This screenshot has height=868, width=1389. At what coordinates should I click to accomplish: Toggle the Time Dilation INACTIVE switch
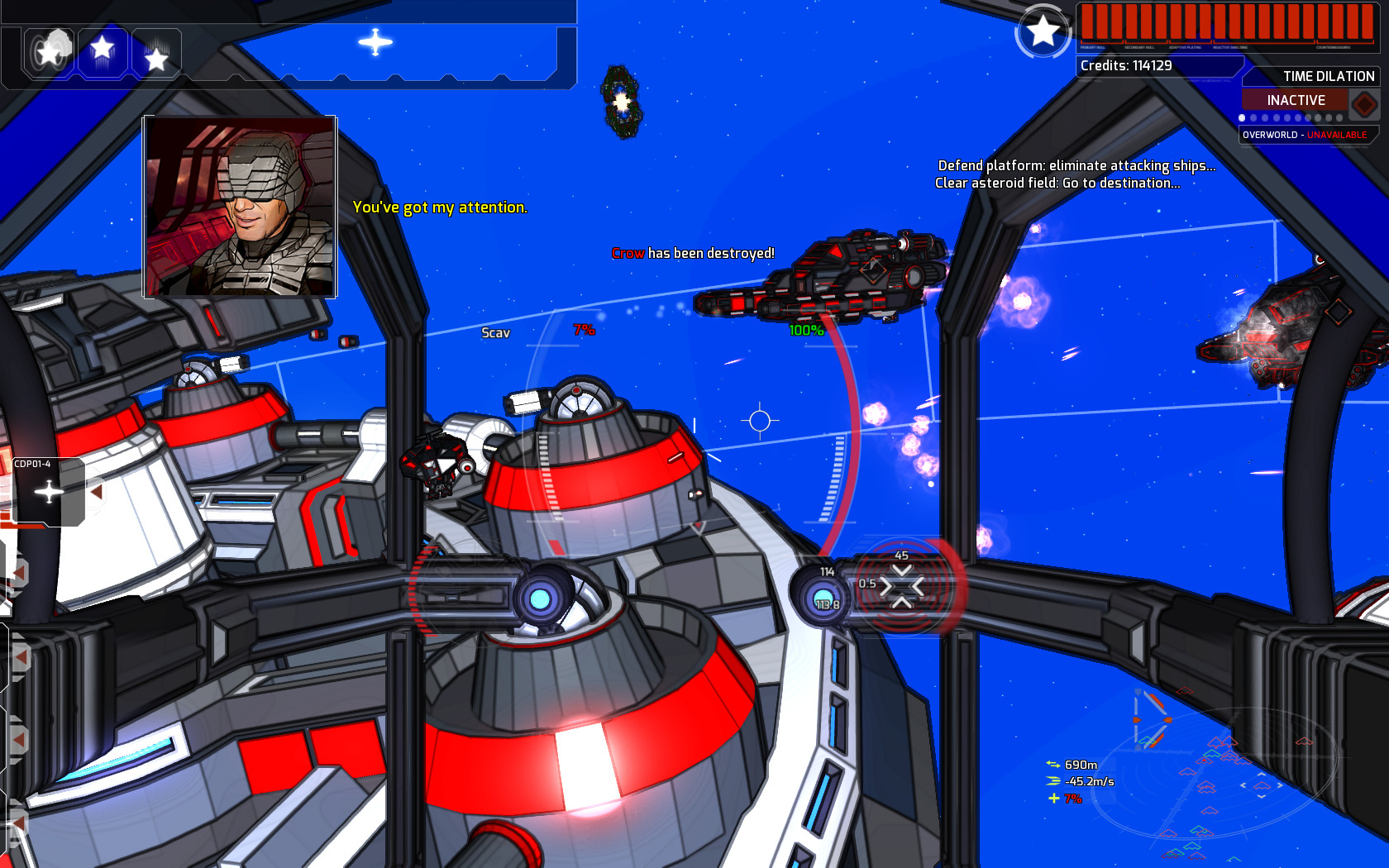(x=1296, y=99)
